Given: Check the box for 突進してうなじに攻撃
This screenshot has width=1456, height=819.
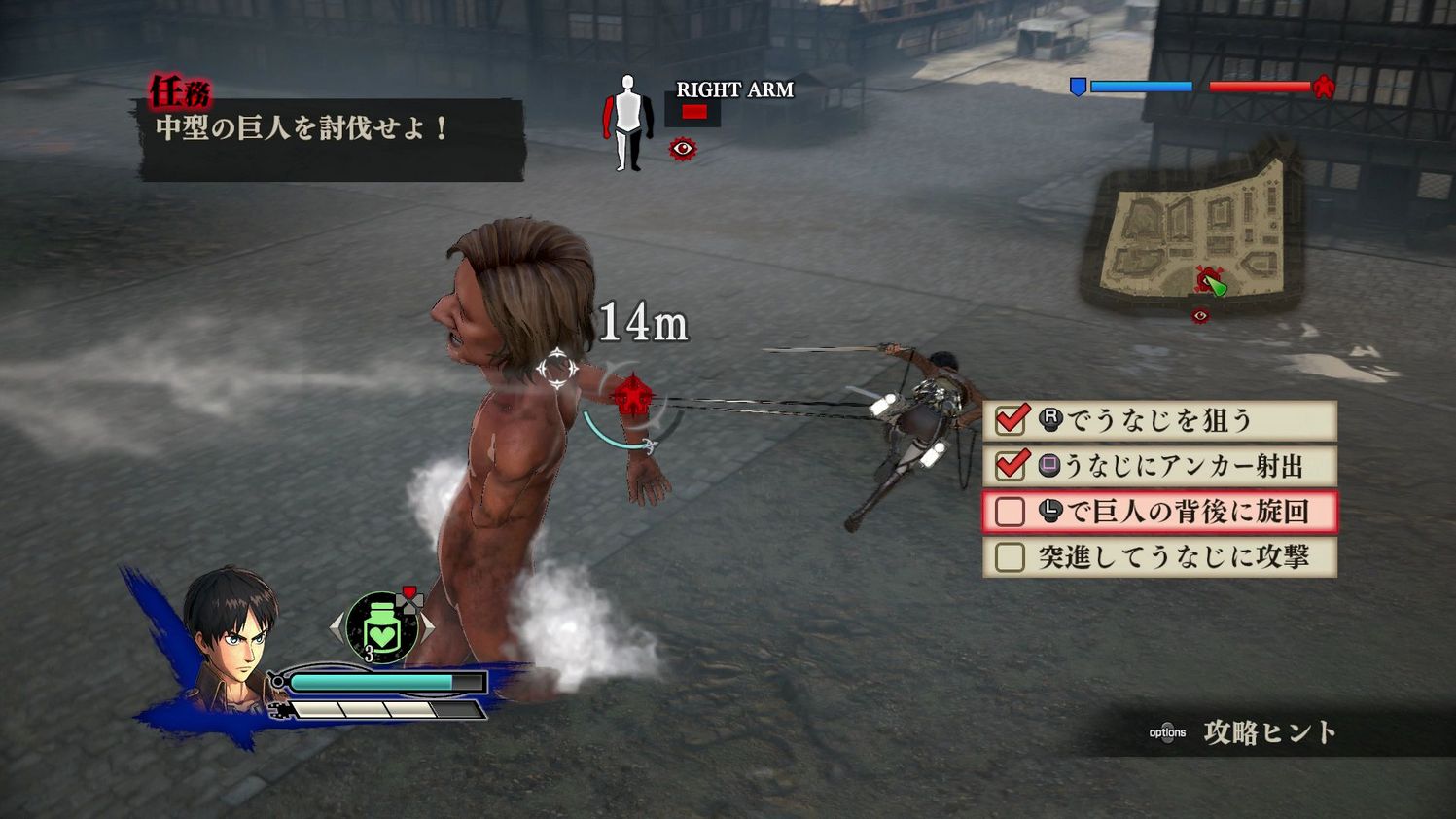Looking at the screenshot, I should [1011, 556].
